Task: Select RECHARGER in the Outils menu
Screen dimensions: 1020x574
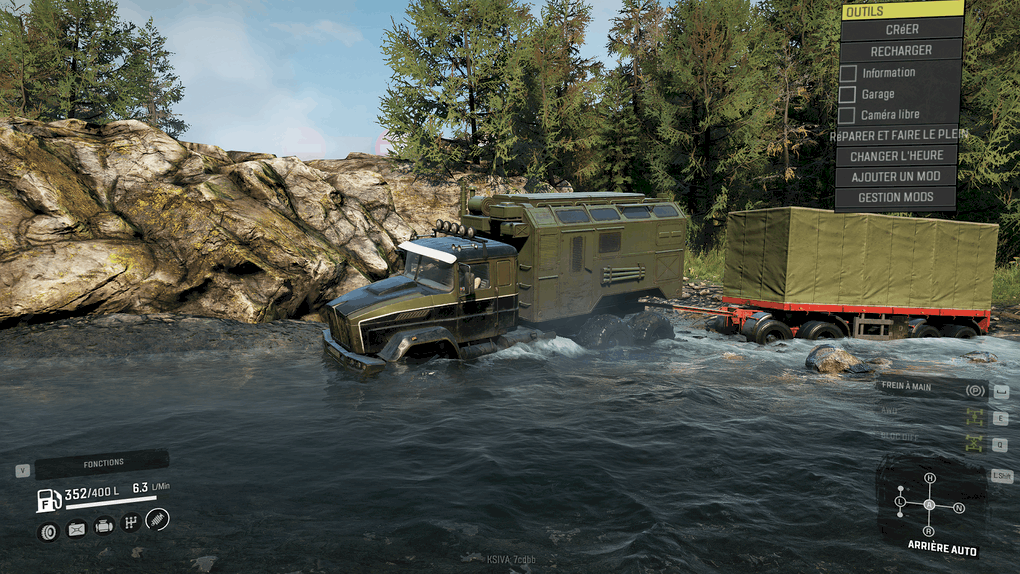Action: pos(900,51)
